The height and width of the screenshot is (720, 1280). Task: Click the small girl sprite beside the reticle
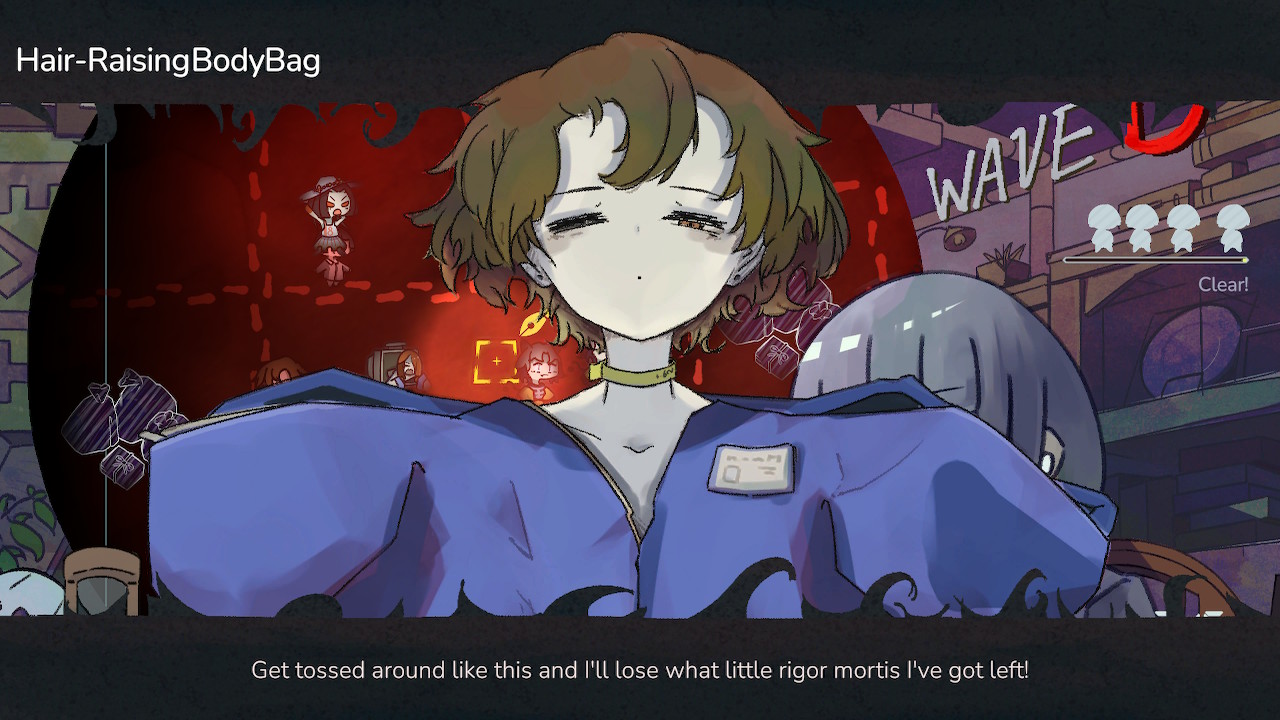coord(540,369)
